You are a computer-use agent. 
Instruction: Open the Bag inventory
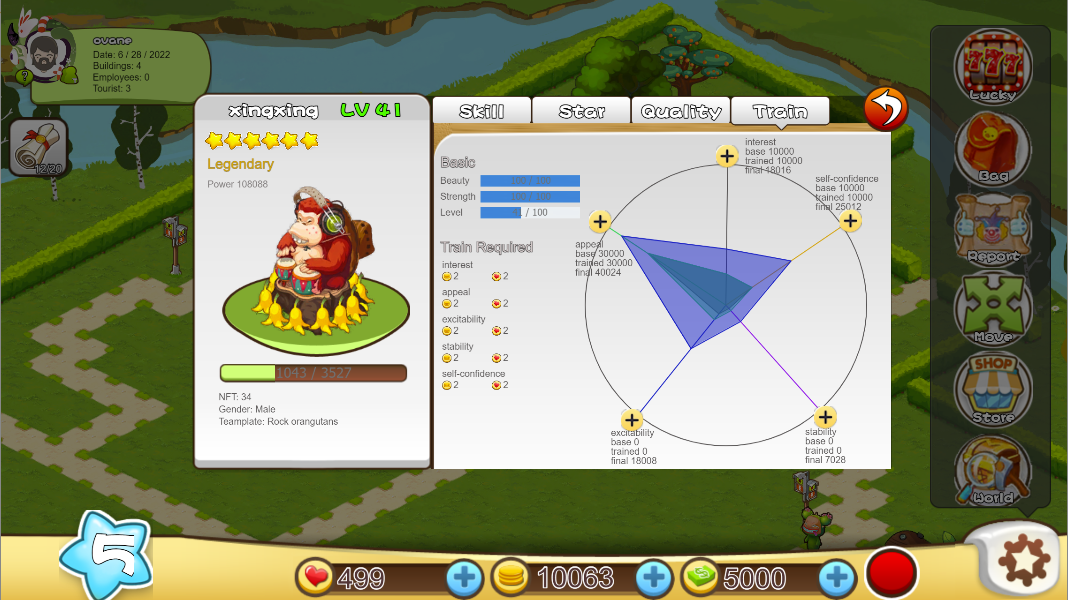(x=992, y=147)
